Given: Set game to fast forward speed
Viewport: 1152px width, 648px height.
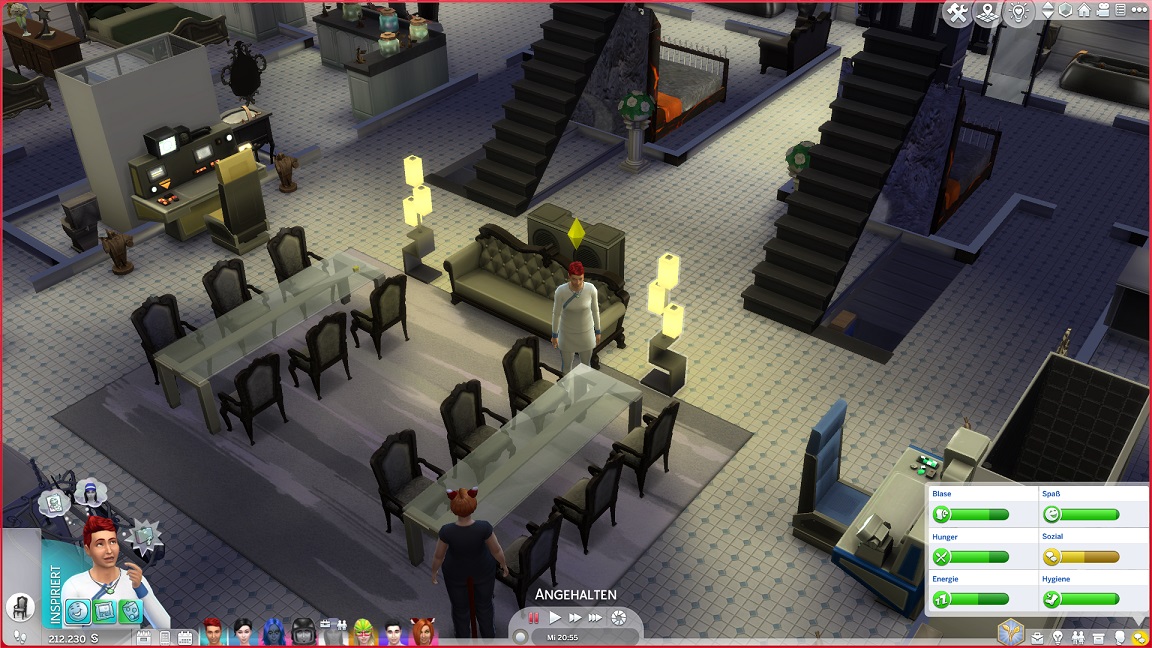Looking at the screenshot, I should point(575,618).
